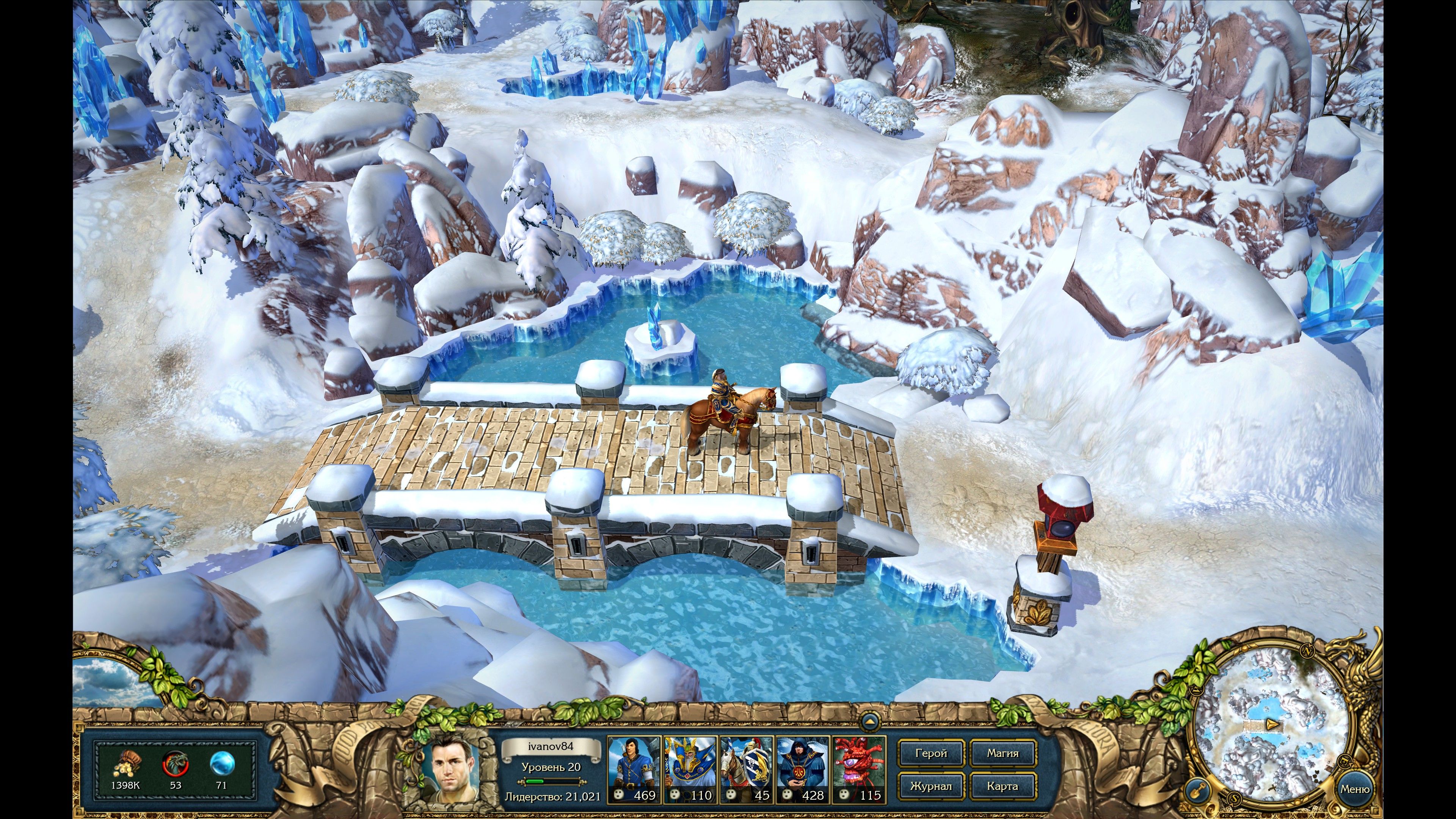Show the Карта world map
The image size is (1456, 819).
coord(1003,786)
